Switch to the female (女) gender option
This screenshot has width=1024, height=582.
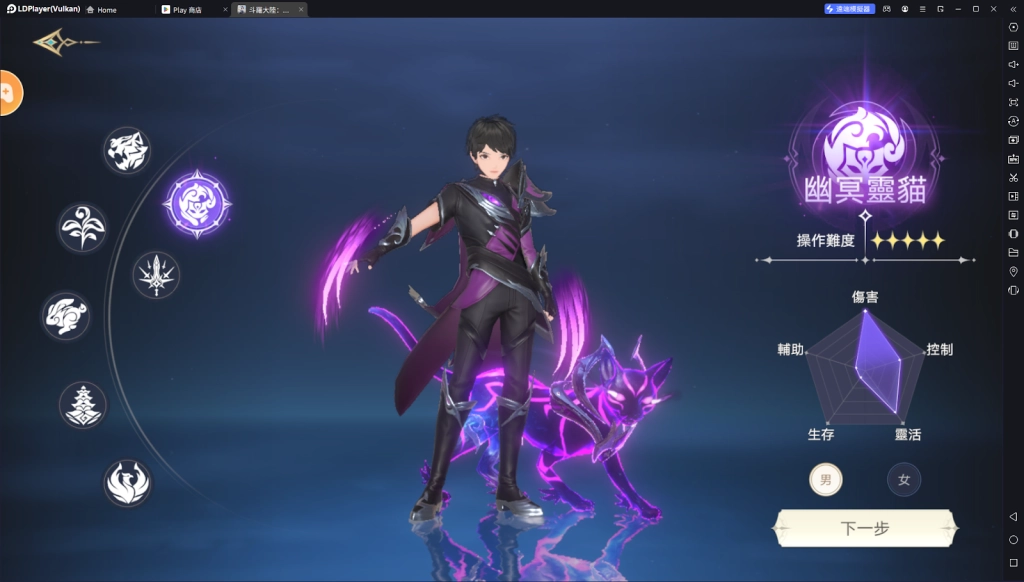pos(903,480)
